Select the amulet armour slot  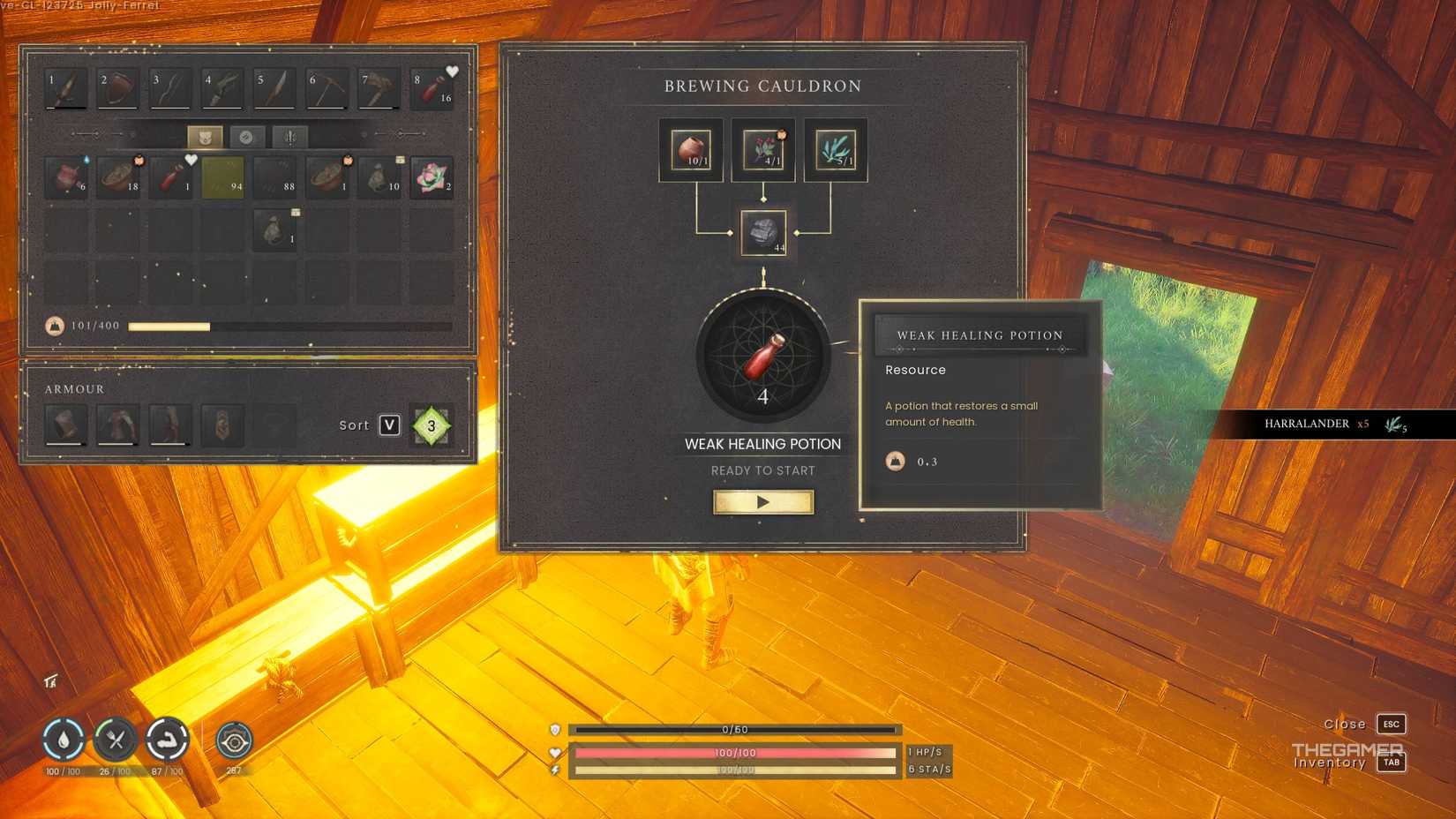point(222,425)
